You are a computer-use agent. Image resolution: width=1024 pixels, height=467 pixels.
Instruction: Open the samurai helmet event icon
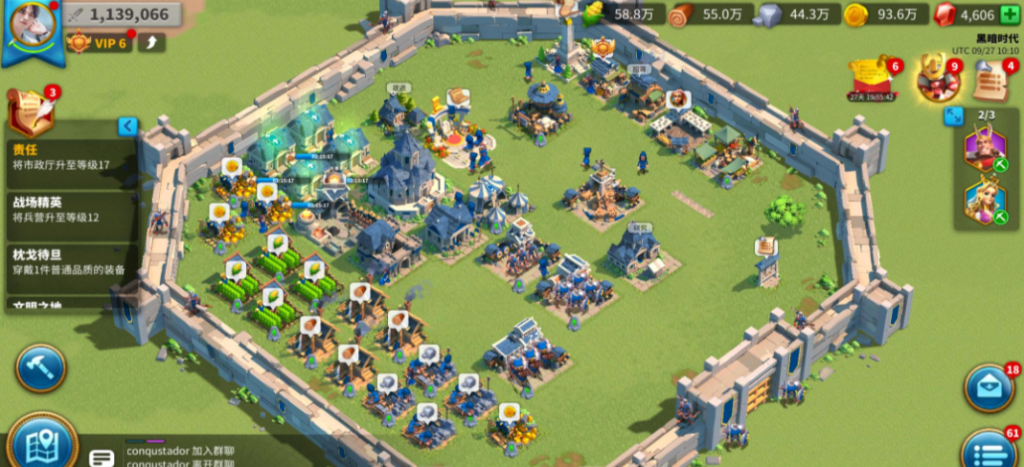tap(937, 80)
